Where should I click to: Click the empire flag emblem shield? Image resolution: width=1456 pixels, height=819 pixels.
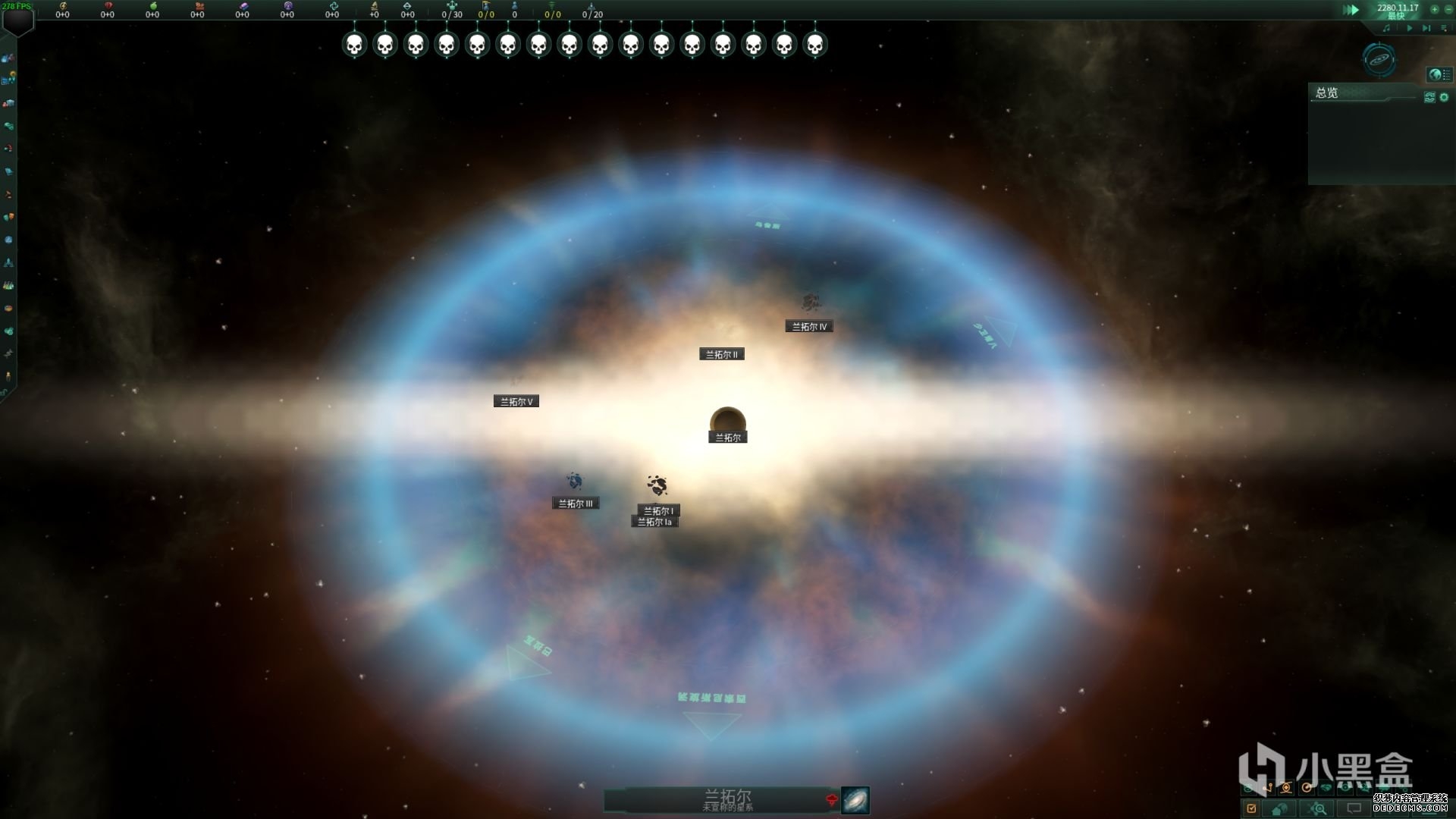pyautogui.click(x=18, y=21)
